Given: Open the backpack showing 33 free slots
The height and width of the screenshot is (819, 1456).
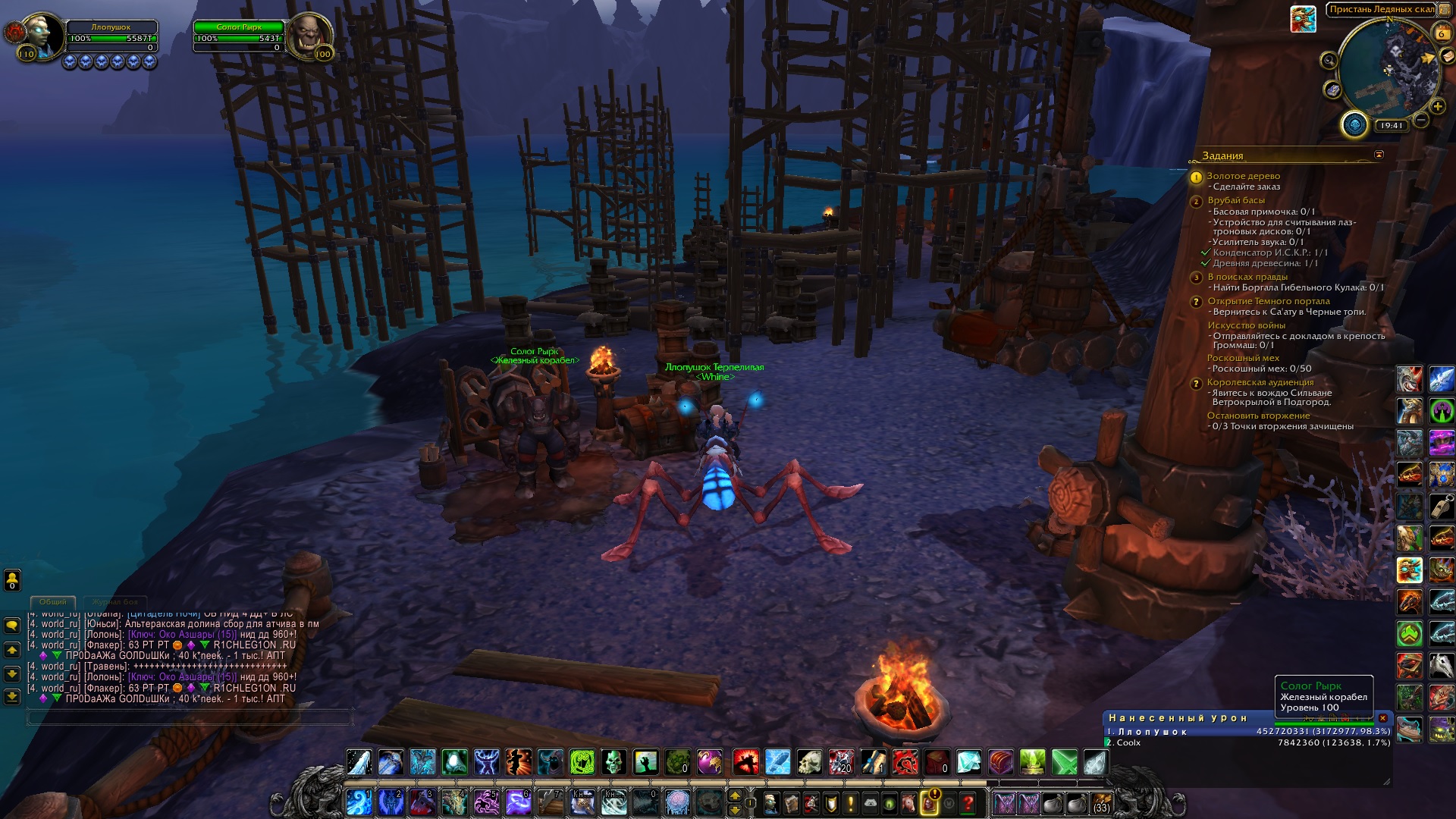Looking at the screenshot, I should click(x=1102, y=803).
